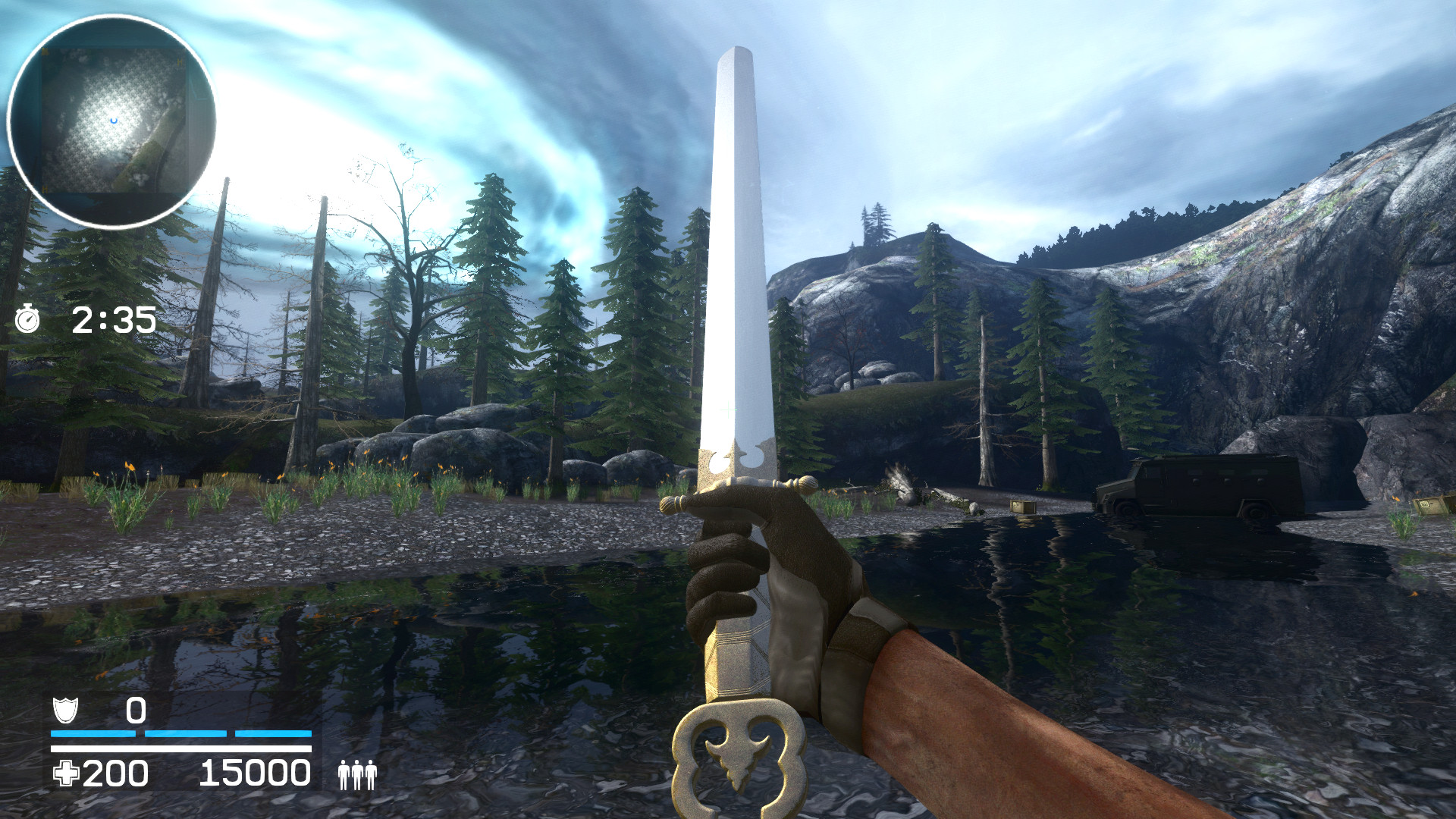Click the player marker on the minimap
This screenshot has height=819, width=1456.
pyautogui.click(x=114, y=120)
